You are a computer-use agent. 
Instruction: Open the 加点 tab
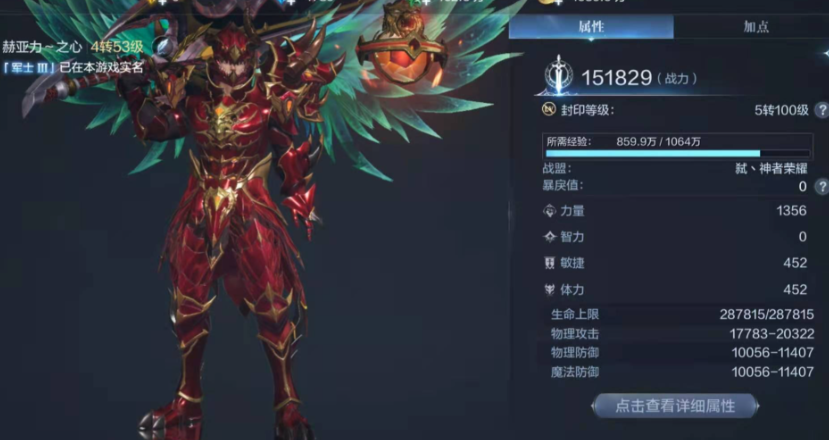pos(756,27)
